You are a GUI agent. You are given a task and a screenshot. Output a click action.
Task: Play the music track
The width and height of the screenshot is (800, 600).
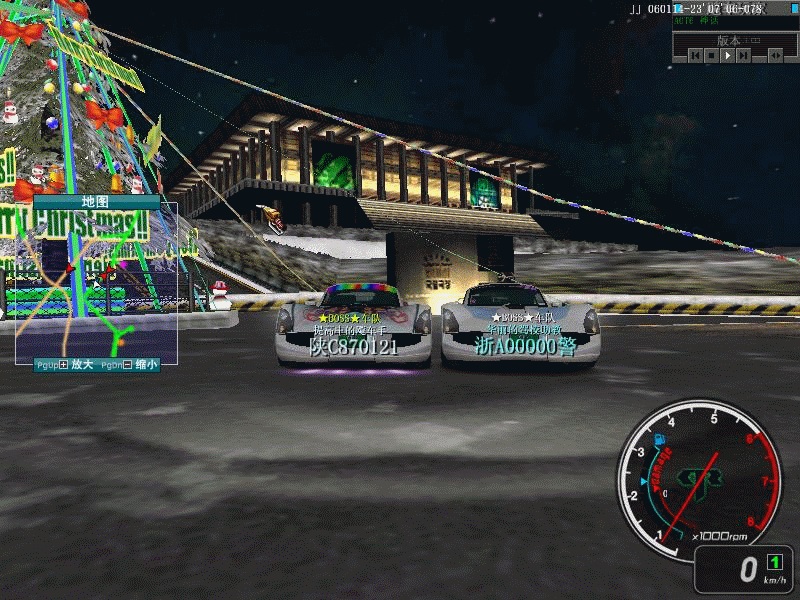(727, 56)
